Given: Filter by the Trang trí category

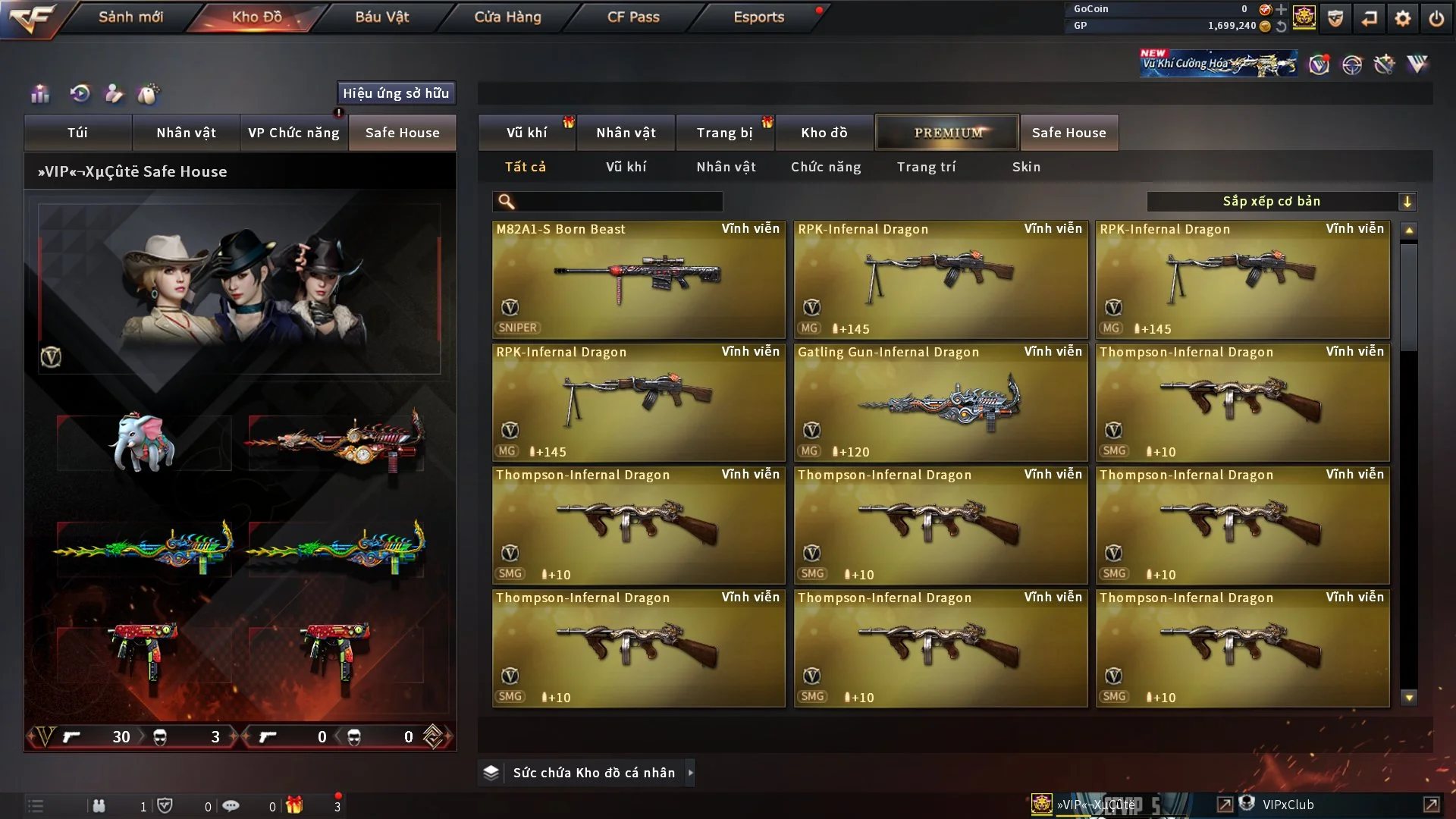Looking at the screenshot, I should (926, 167).
